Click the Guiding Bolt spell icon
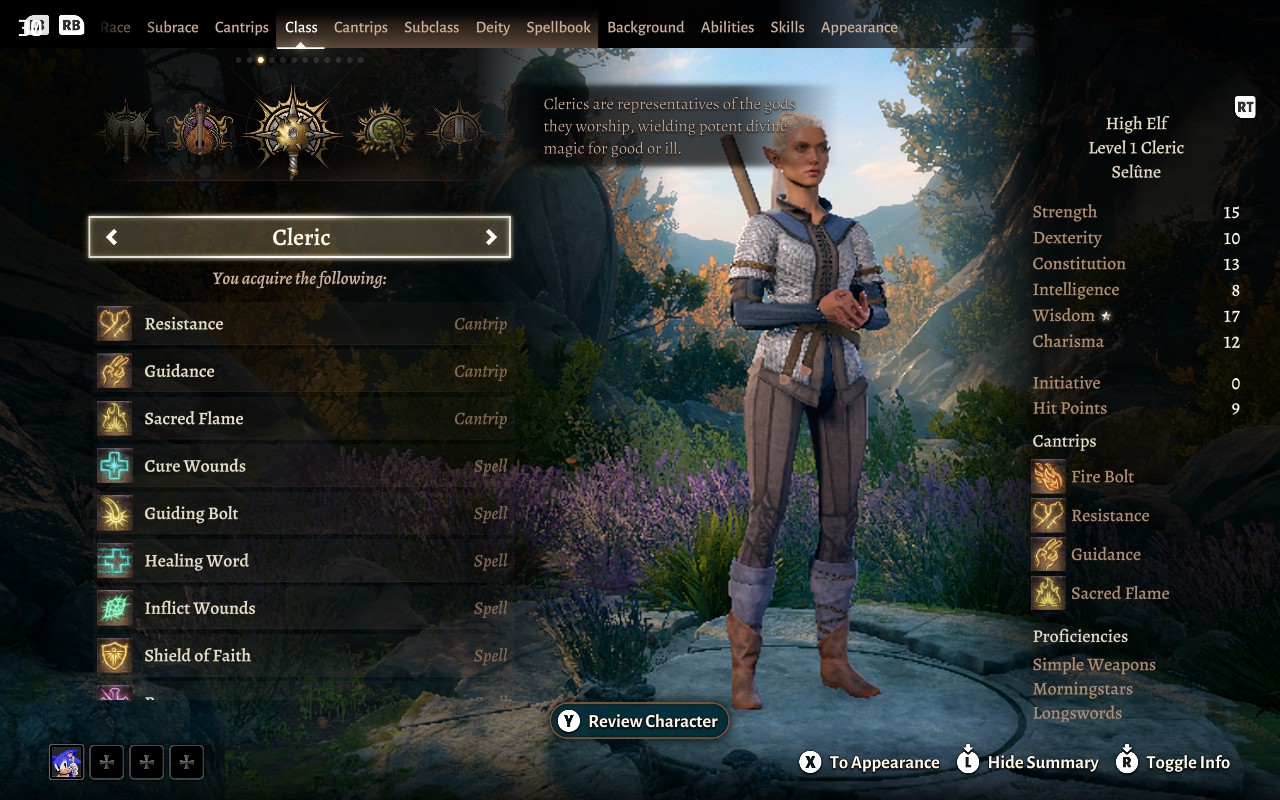Screen dimensions: 1280x800 115,513
